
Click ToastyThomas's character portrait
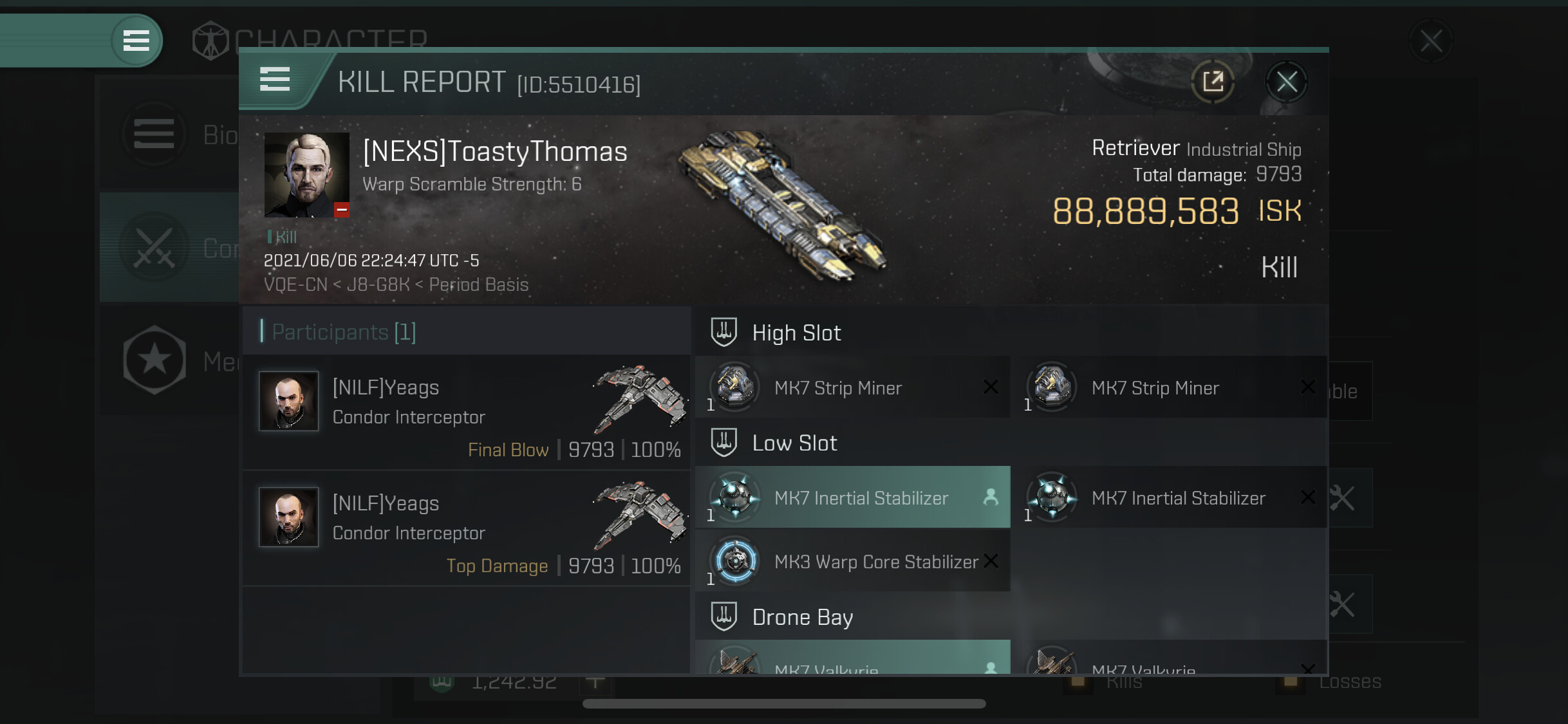click(306, 174)
